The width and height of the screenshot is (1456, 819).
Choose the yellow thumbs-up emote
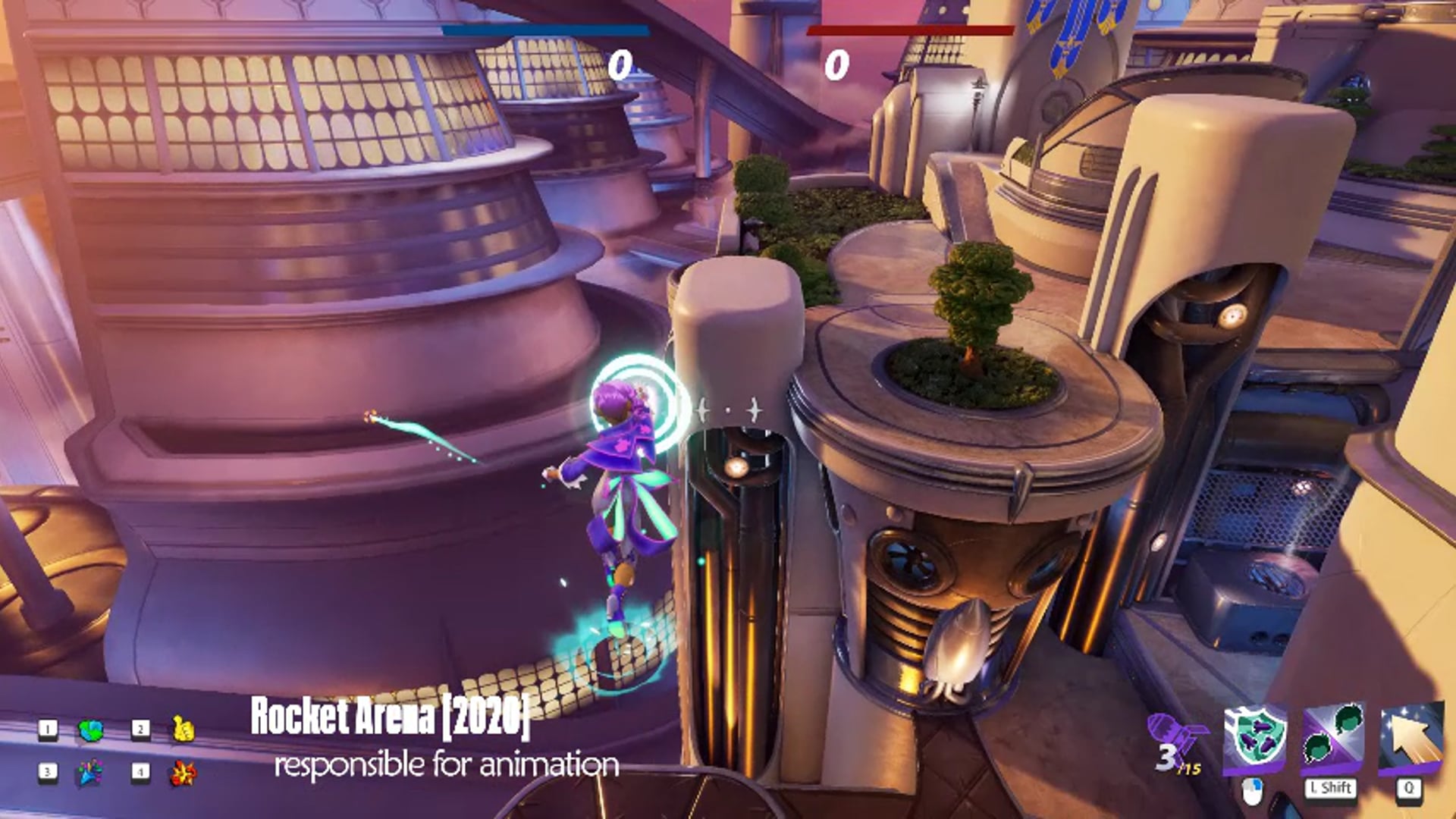[184, 730]
